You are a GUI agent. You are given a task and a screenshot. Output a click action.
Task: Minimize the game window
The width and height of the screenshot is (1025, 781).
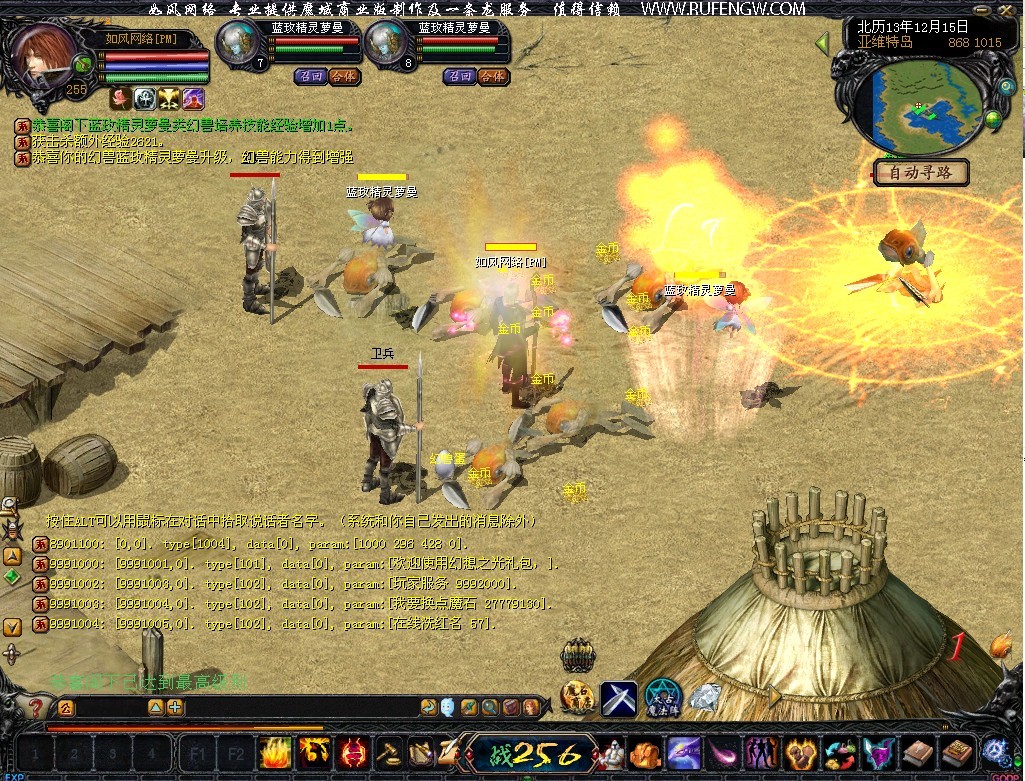click(980, 9)
